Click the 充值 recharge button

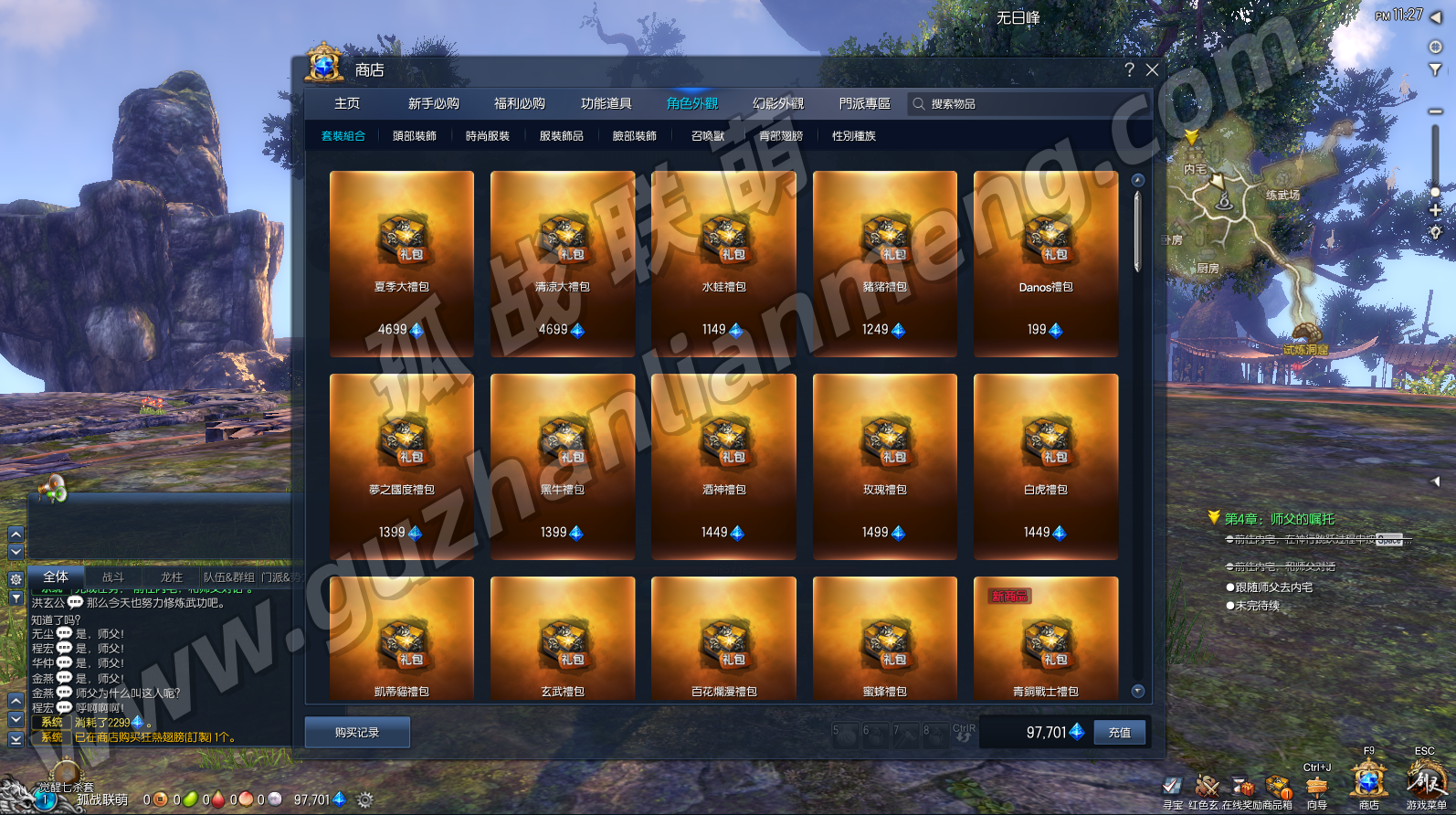pyautogui.click(x=1119, y=733)
